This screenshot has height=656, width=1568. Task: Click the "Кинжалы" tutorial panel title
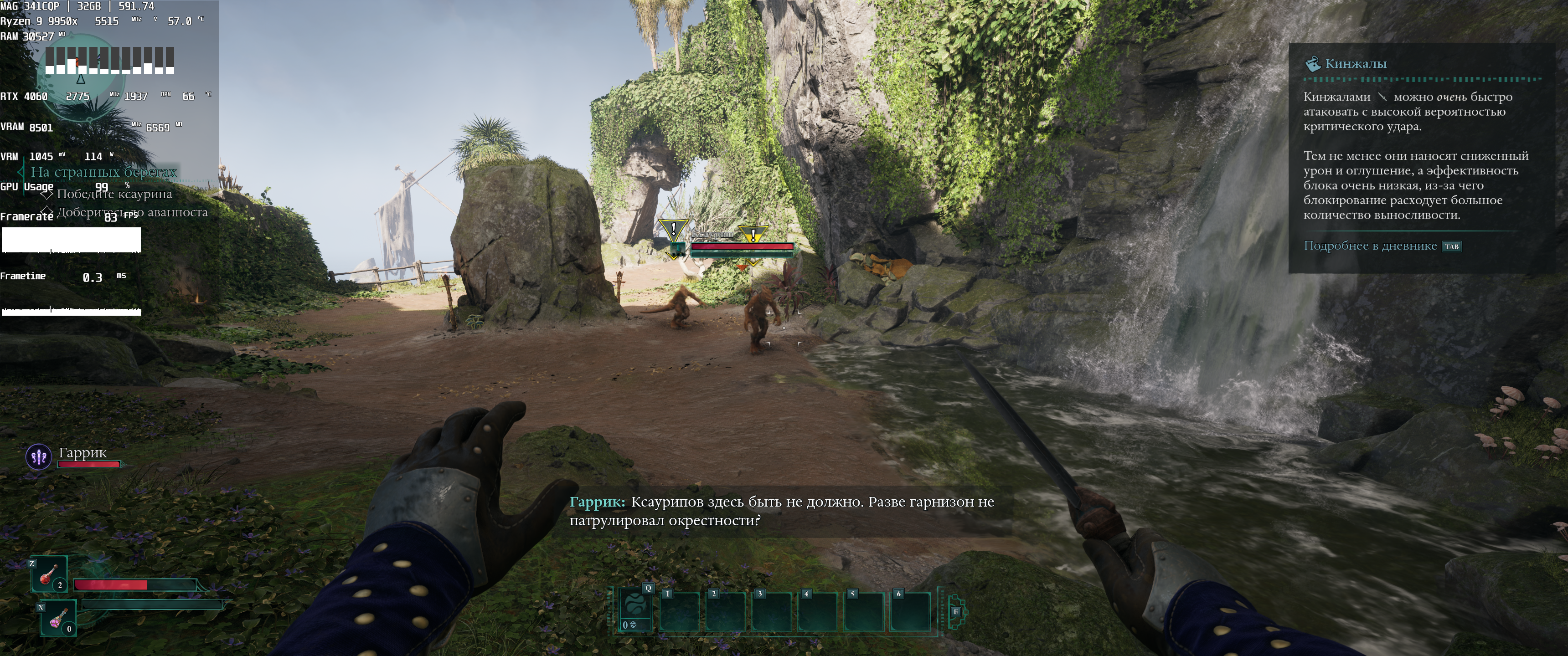1356,64
